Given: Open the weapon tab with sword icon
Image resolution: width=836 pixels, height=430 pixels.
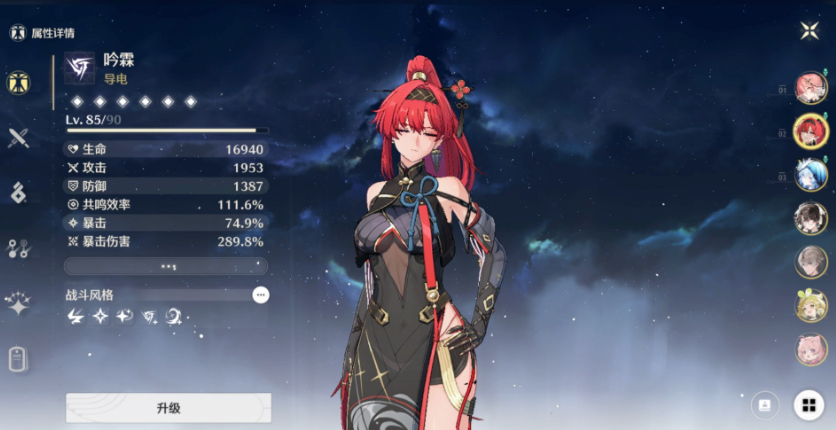Looking at the screenshot, I should [17, 138].
